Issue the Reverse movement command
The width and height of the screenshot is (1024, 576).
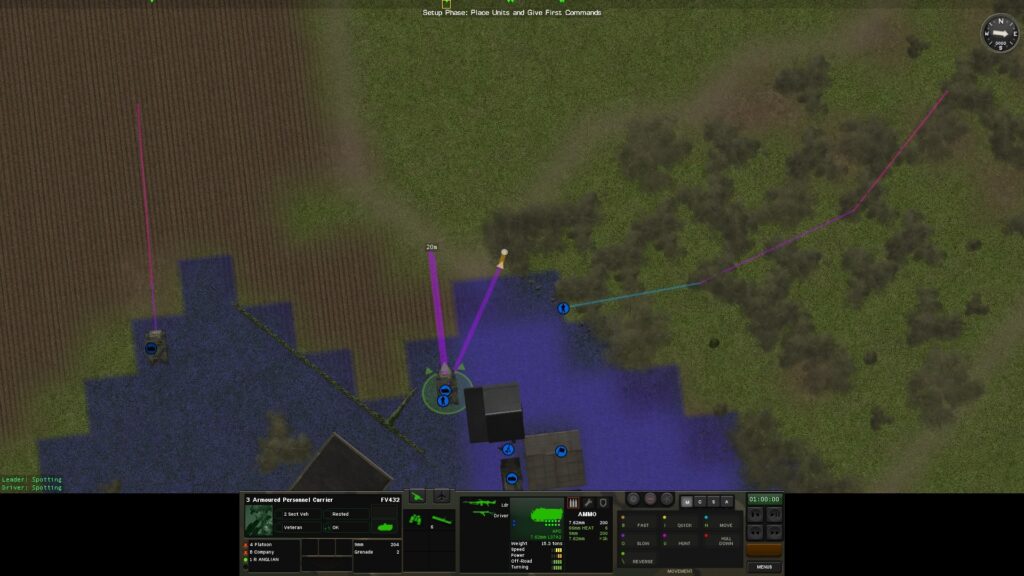pos(643,561)
